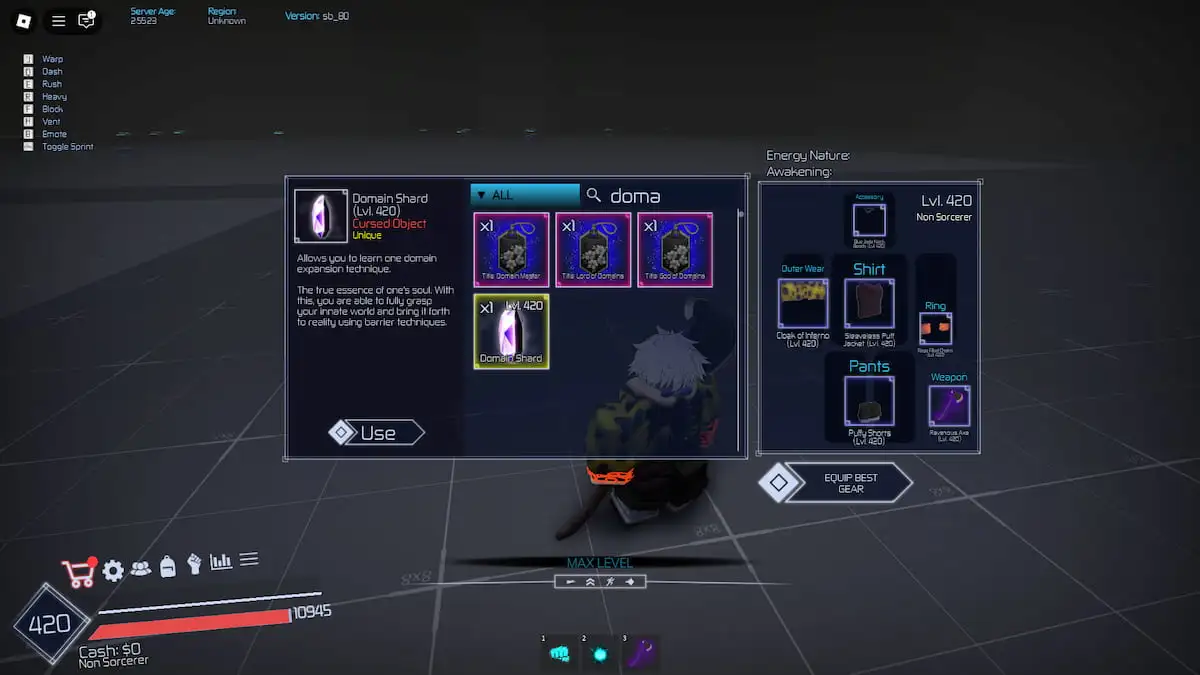Screen dimensions: 1200x675
Task: Use the Domain Shard item
Action: [x=377, y=432]
